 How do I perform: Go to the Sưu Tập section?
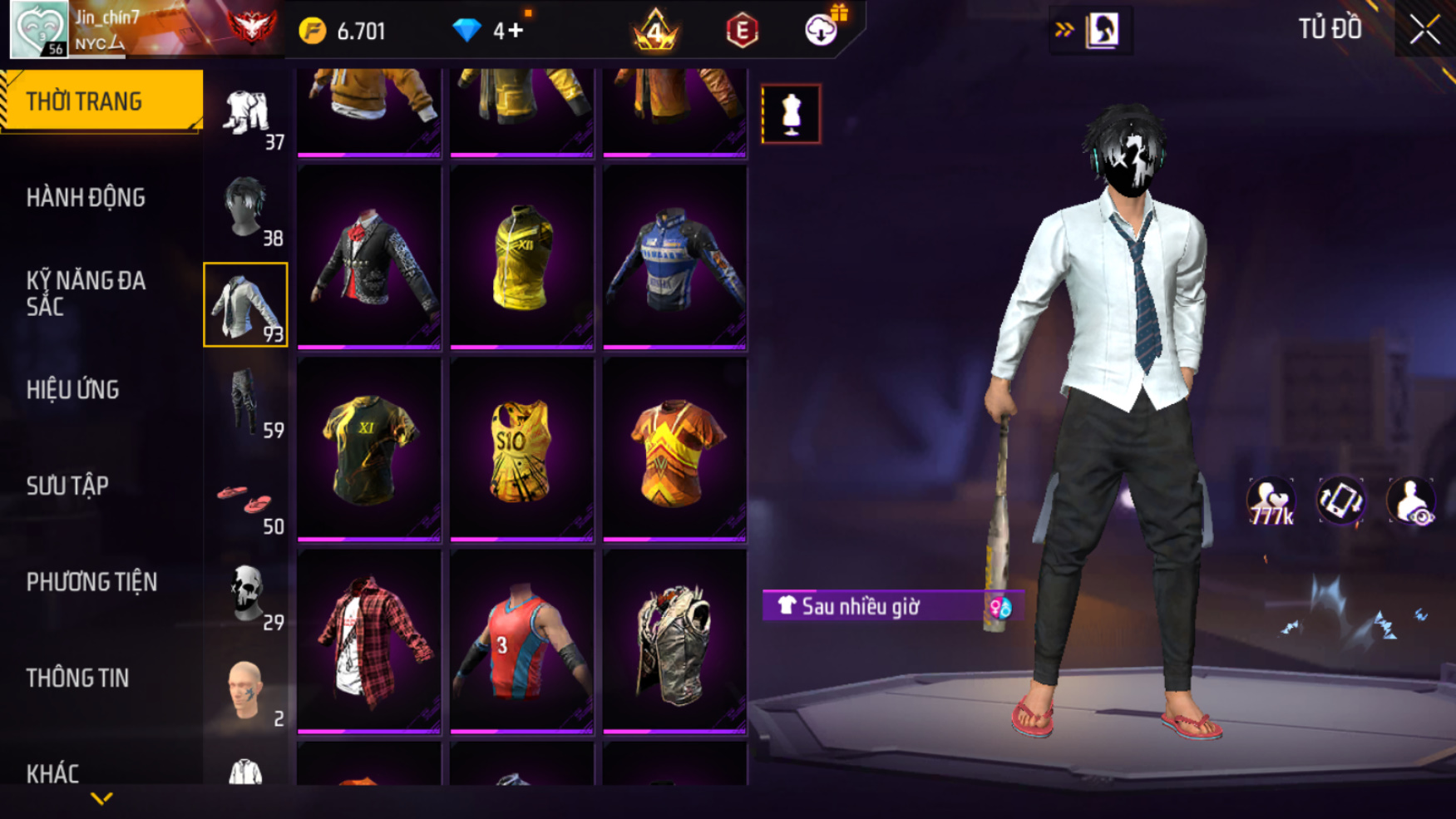(x=67, y=486)
